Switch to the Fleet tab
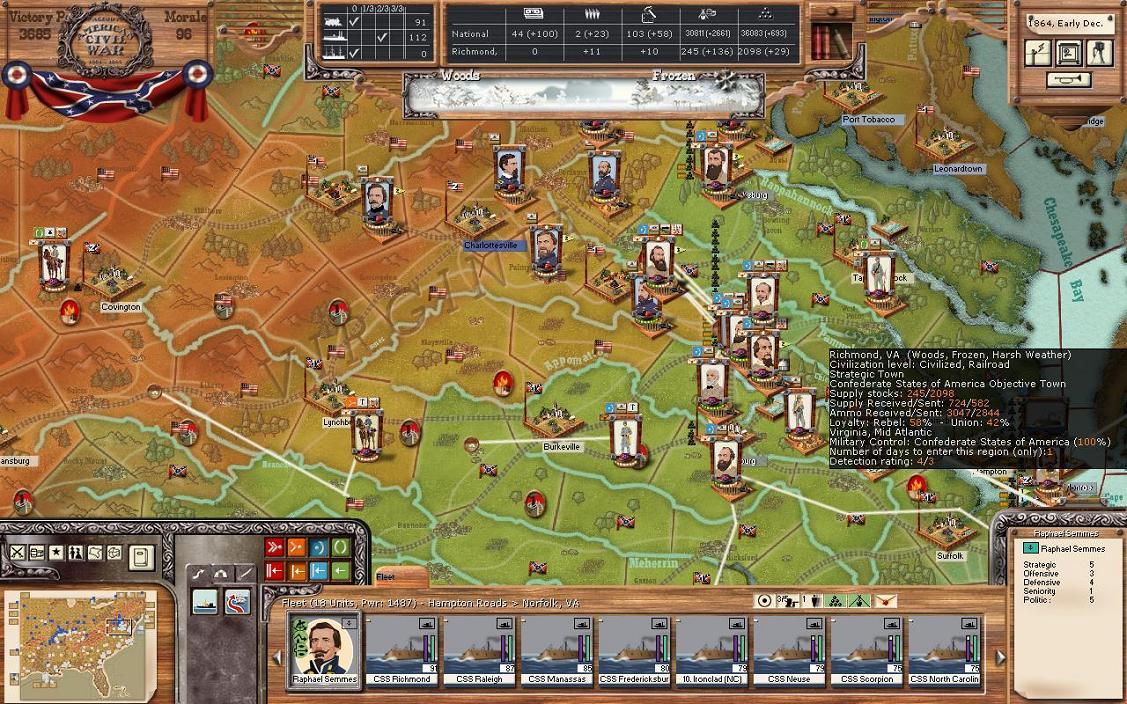Viewport: 1127px width, 704px height. point(386,576)
